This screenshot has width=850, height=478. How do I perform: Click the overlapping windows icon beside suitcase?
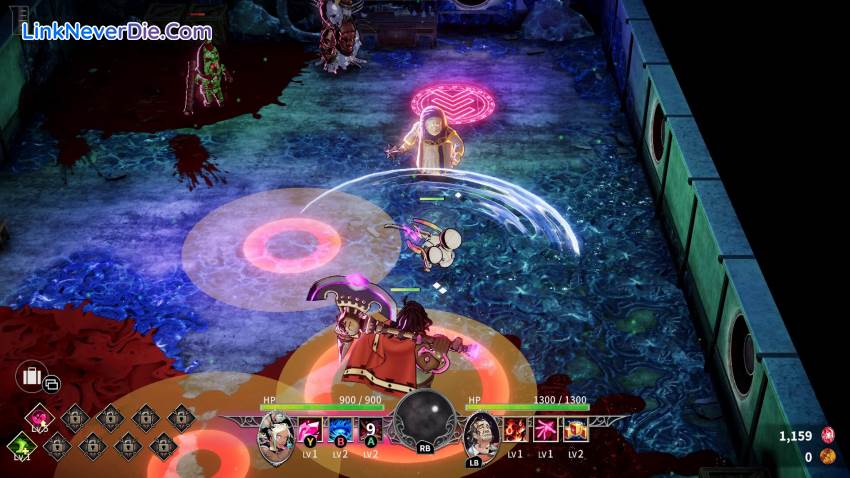point(52,383)
